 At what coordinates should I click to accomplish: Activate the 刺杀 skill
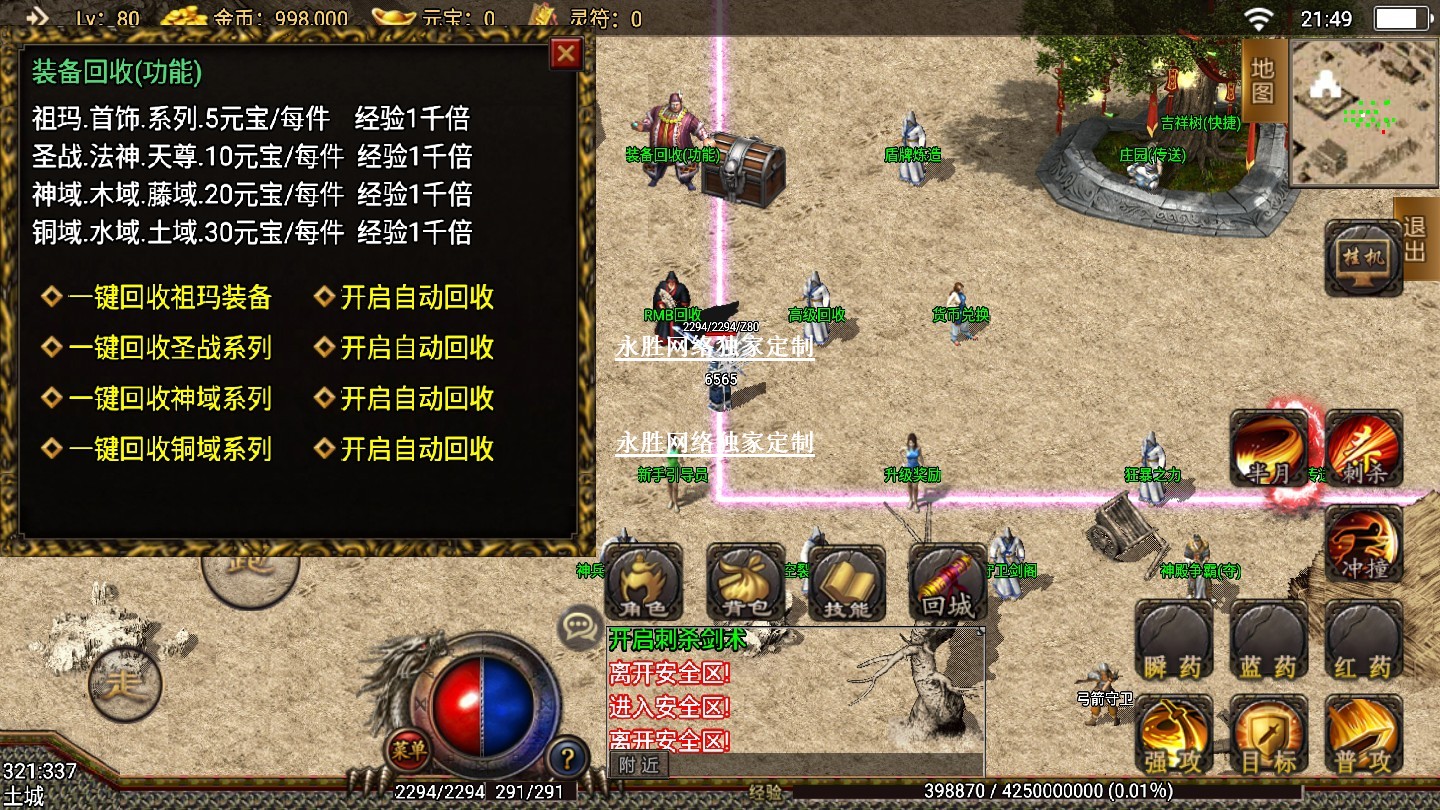[x=1364, y=449]
